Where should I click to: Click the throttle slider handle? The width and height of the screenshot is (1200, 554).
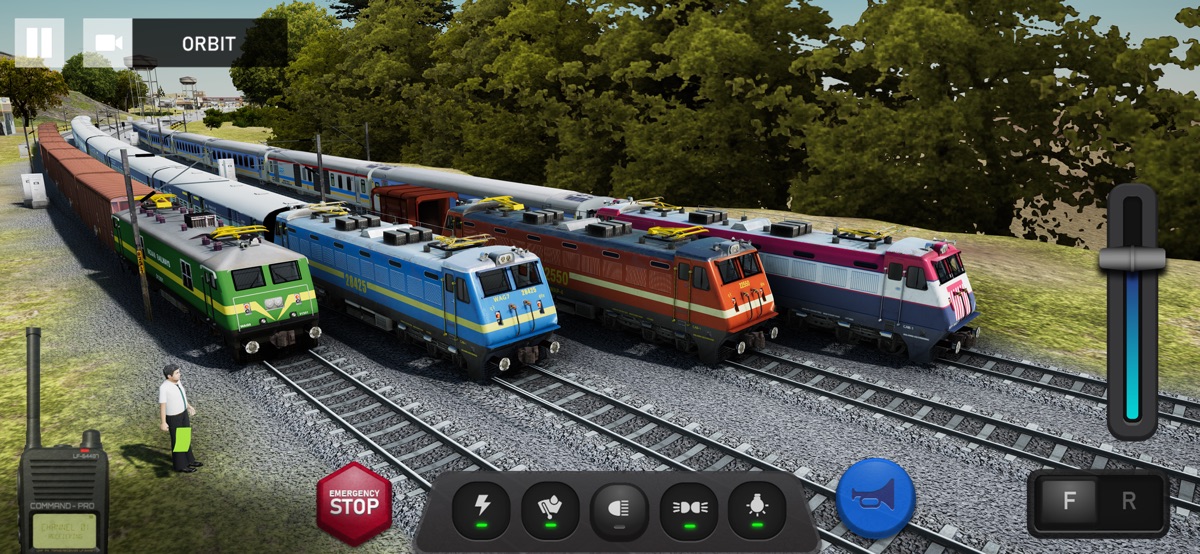click(x=1132, y=259)
